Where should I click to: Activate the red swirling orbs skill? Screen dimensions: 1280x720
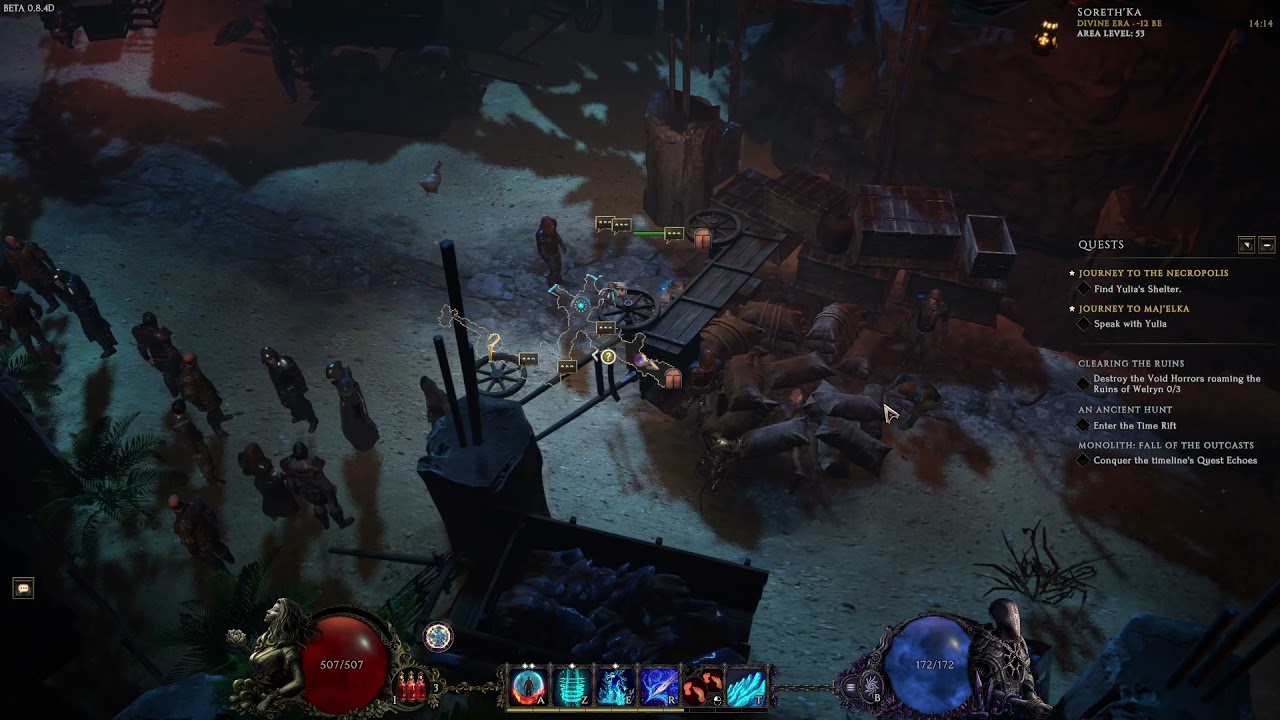[703, 686]
